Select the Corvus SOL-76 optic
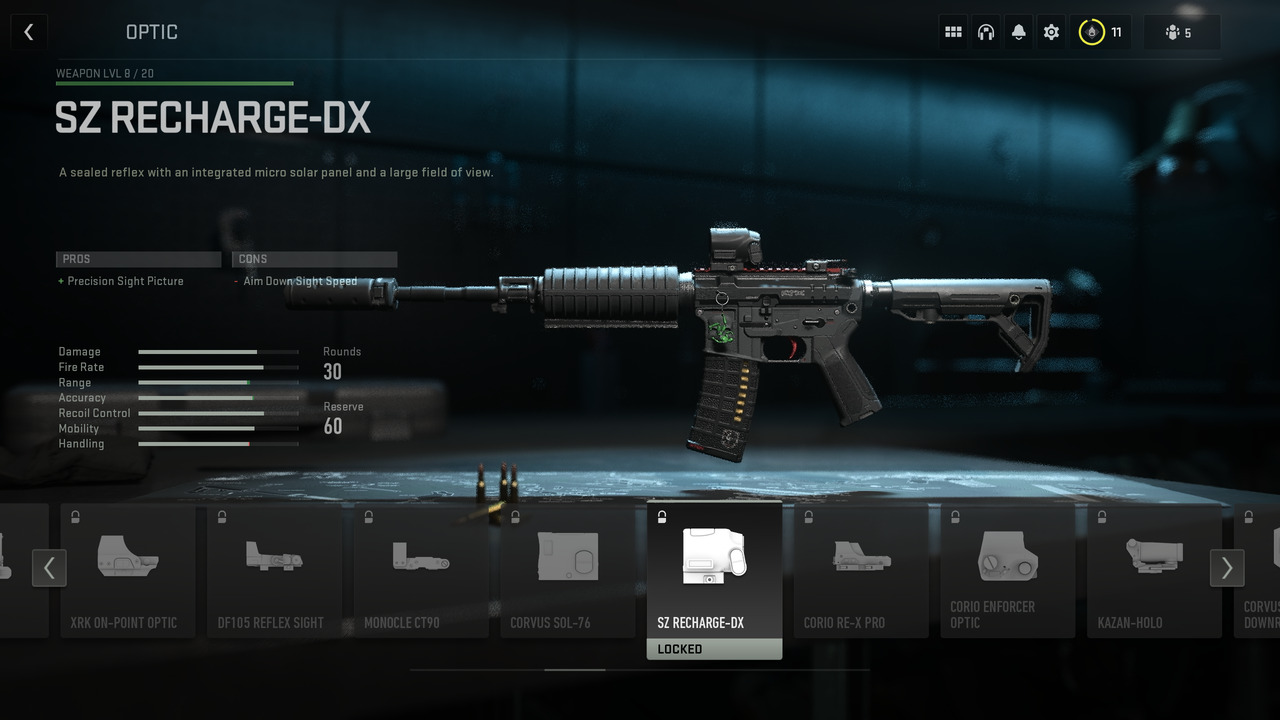Viewport: 1280px width, 720px height. pyautogui.click(x=567, y=570)
